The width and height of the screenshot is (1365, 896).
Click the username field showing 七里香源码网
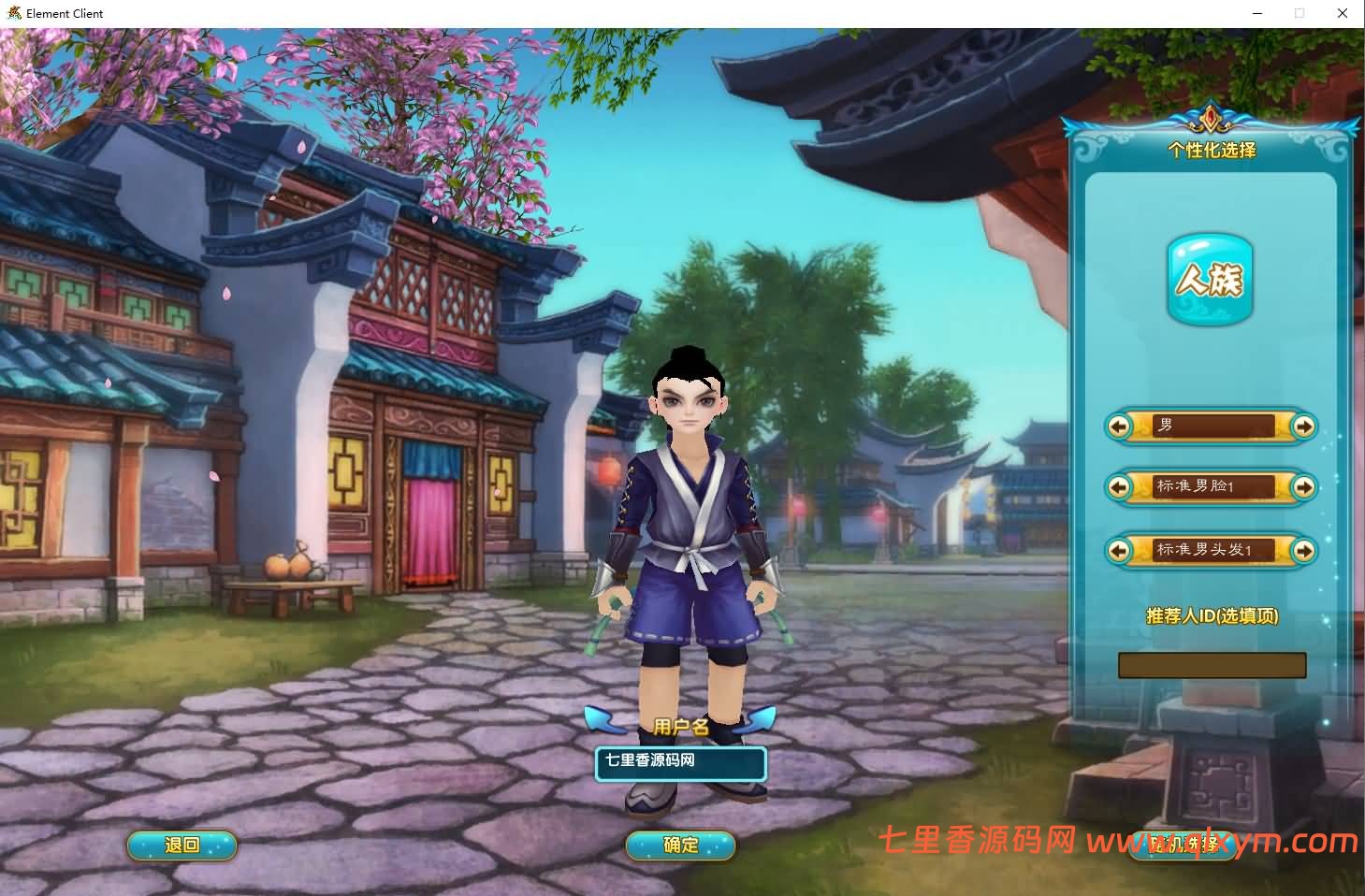coord(680,762)
